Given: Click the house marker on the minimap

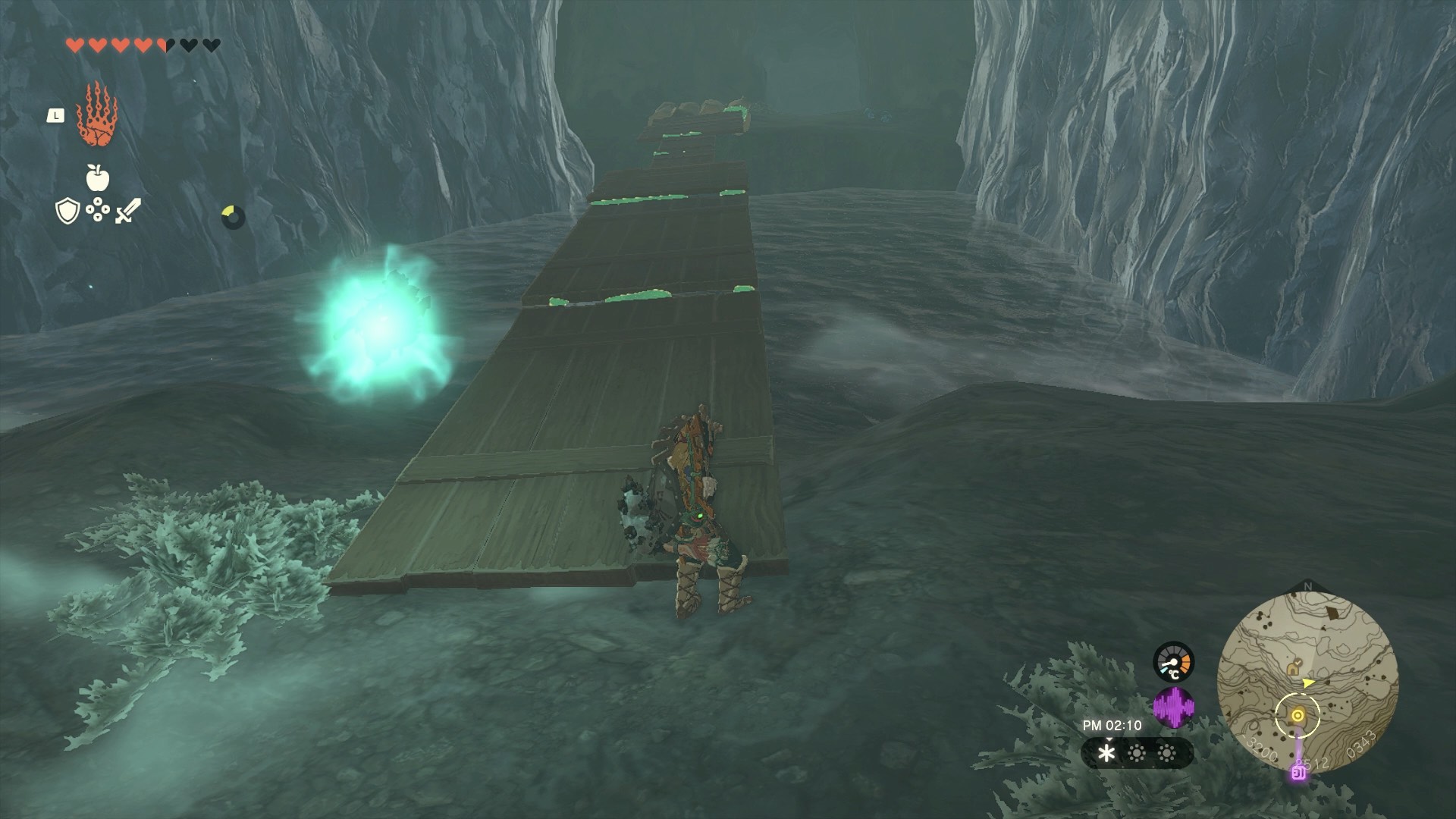Looking at the screenshot, I should point(1293,668).
